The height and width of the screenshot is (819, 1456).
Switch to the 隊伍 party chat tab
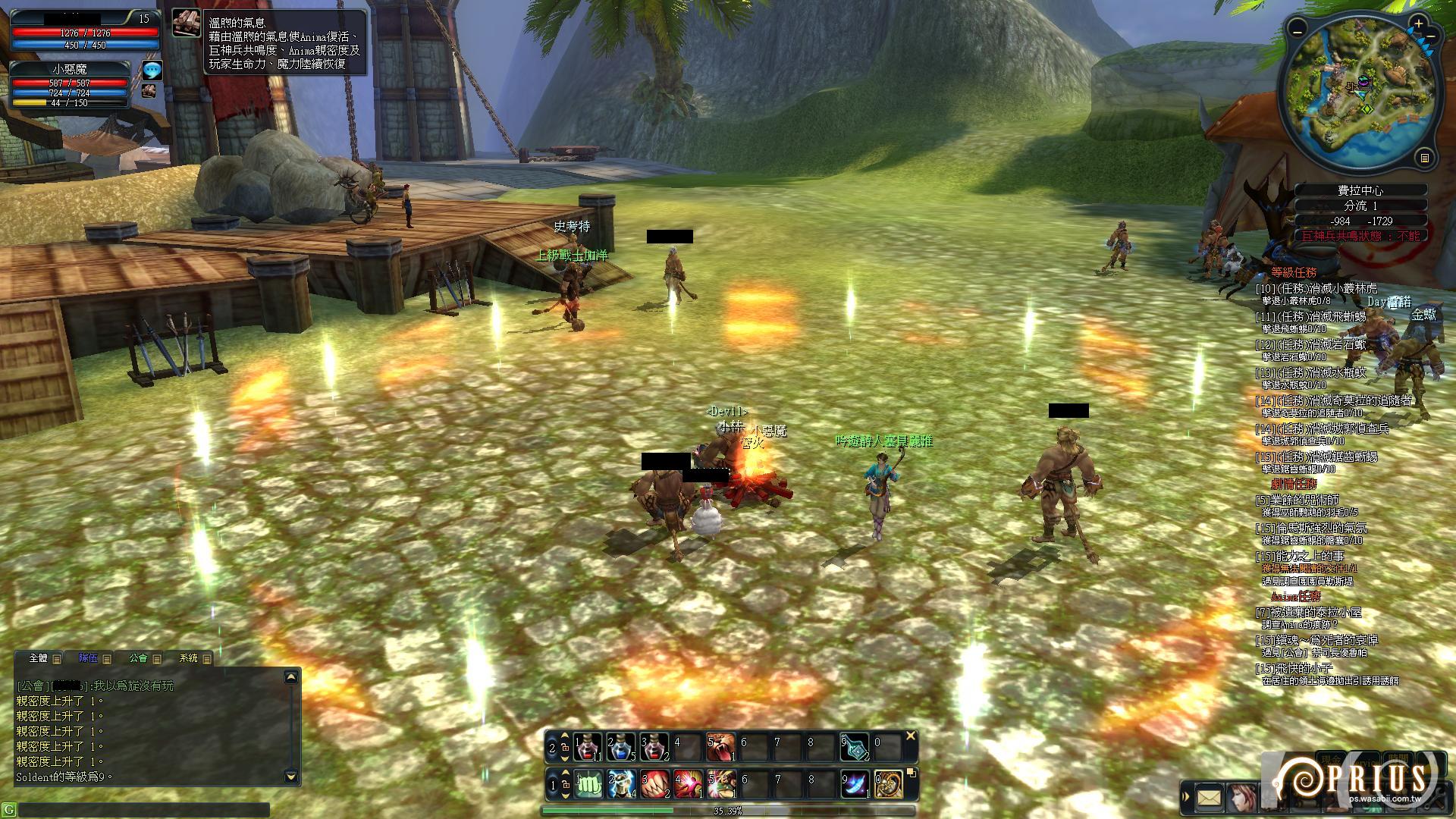coord(88,658)
